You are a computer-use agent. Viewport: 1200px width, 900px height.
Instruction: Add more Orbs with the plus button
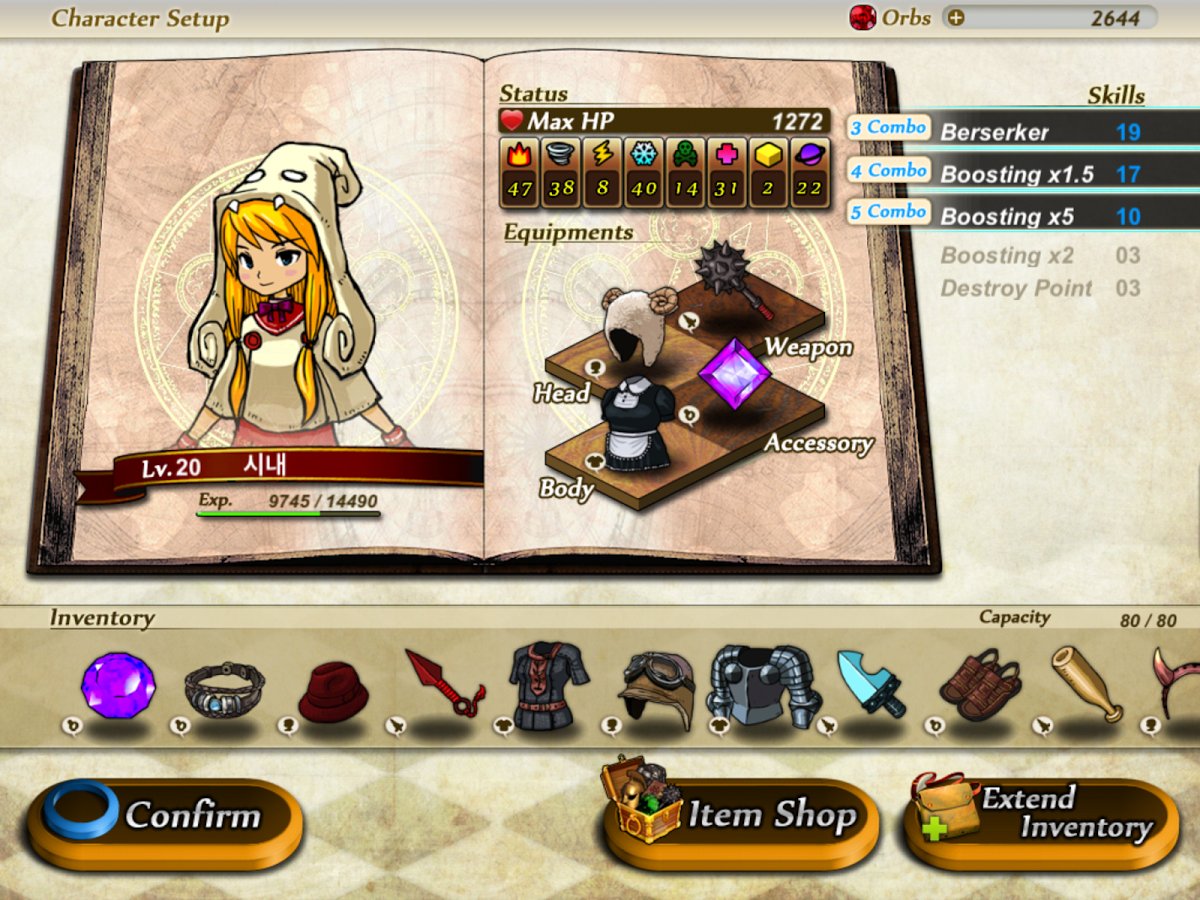click(956, 17)
